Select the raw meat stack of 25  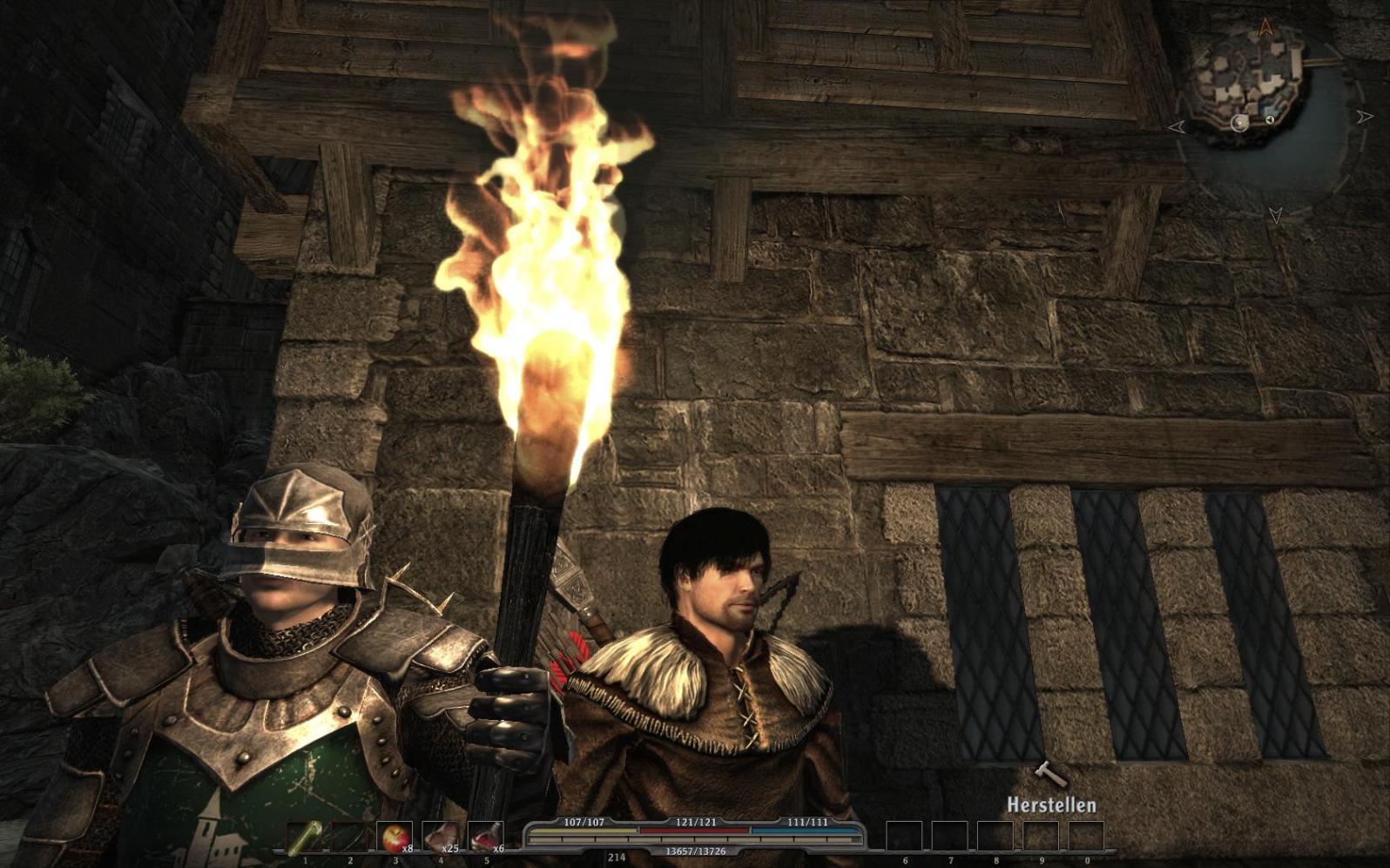click(440, 838)
